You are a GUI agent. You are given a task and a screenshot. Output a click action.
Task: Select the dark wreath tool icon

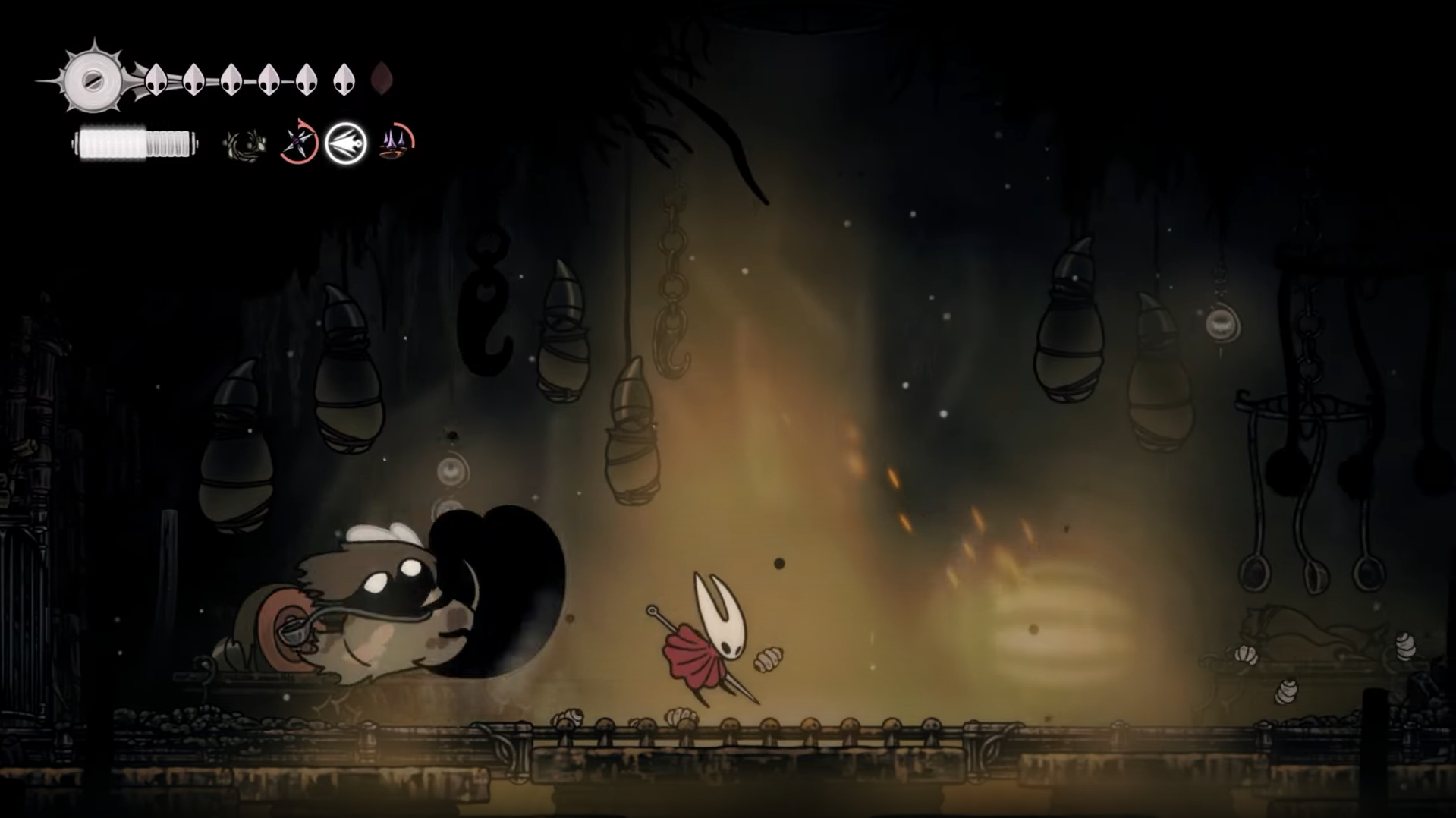pos(244,144)
